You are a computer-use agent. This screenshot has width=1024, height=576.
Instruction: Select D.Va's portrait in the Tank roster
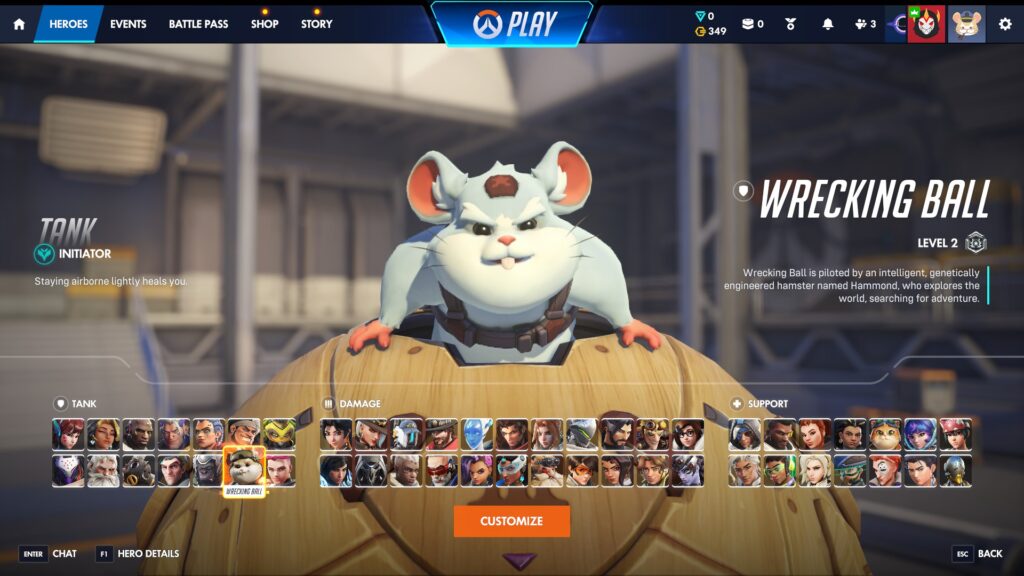coord(68,435)
